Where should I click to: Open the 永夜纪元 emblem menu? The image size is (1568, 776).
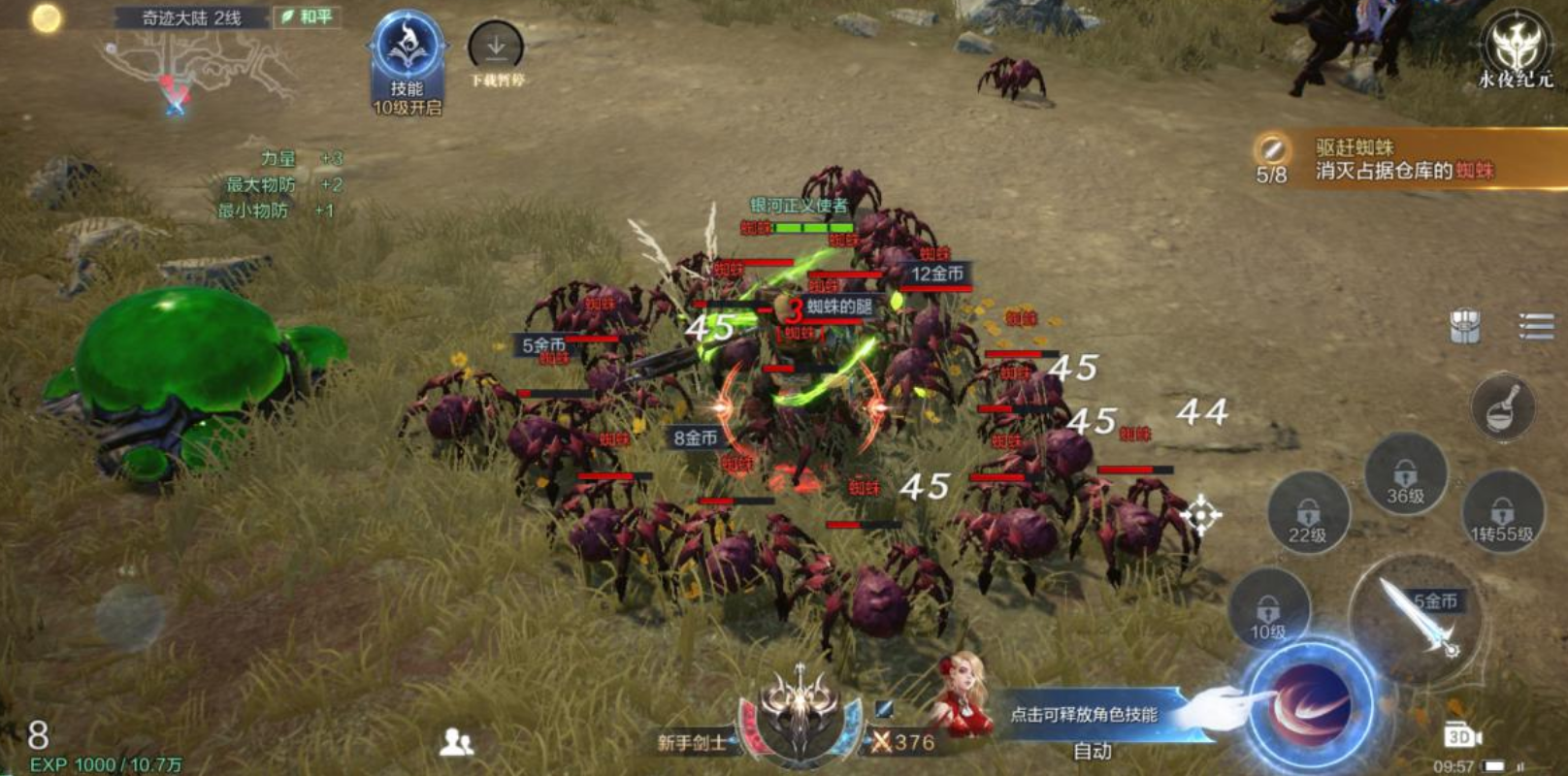tap(1516, 48)
